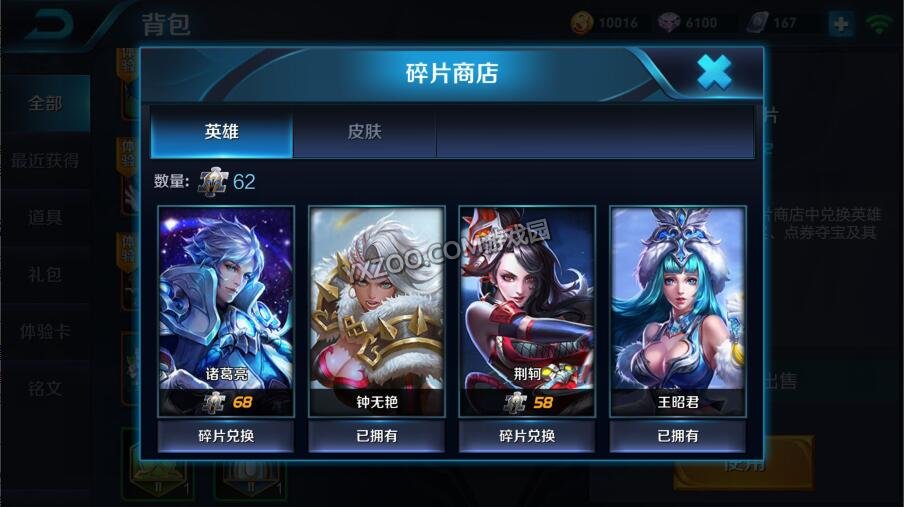Open the 道具 category

click(x=45, y=217)
